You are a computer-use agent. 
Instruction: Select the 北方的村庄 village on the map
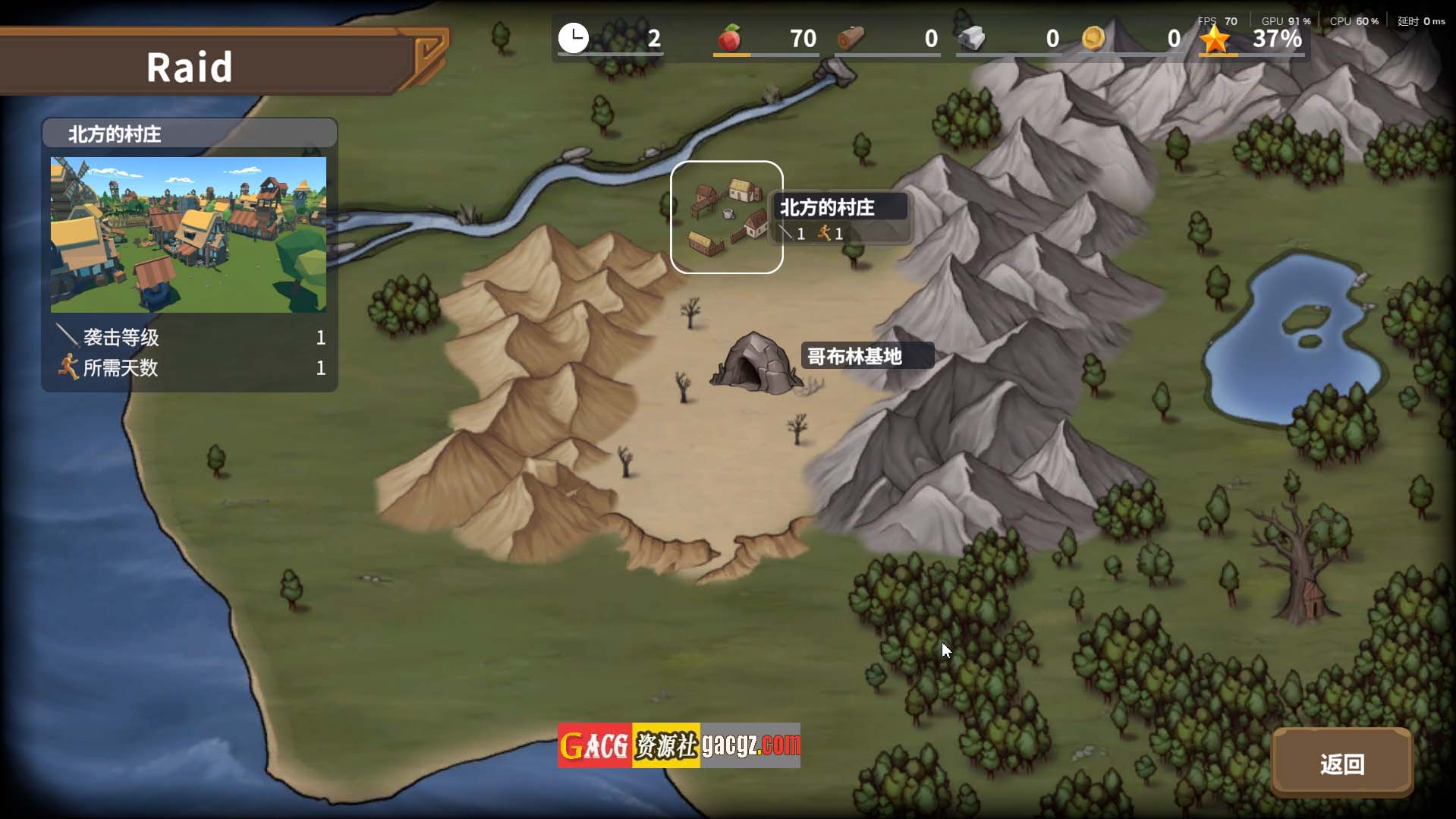point(726,217)
